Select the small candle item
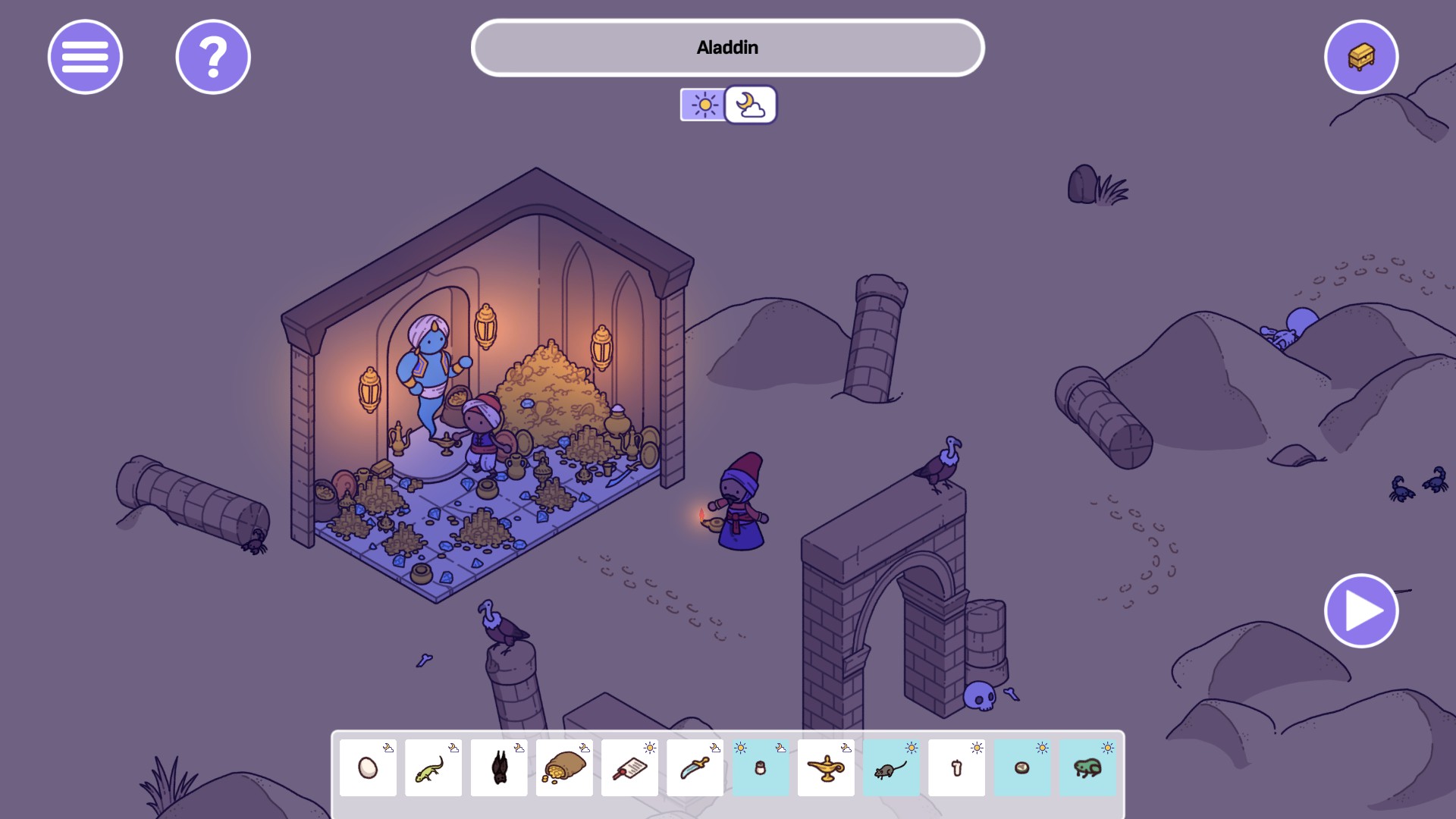This screenshot has height=819, width=1456. 760,770
